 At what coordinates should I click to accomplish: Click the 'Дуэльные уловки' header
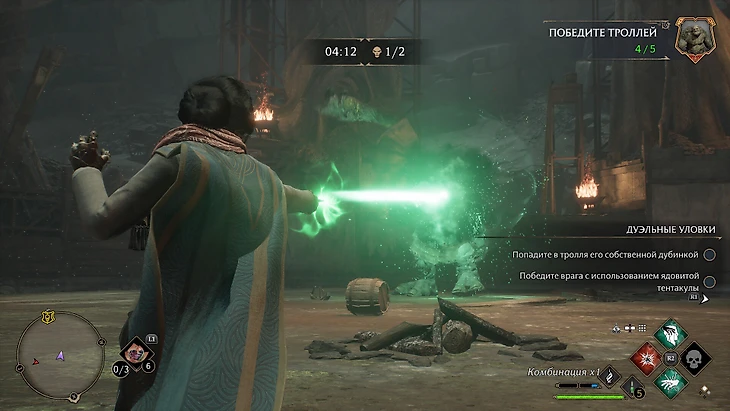pyautogui.click(x=664, y=229)
